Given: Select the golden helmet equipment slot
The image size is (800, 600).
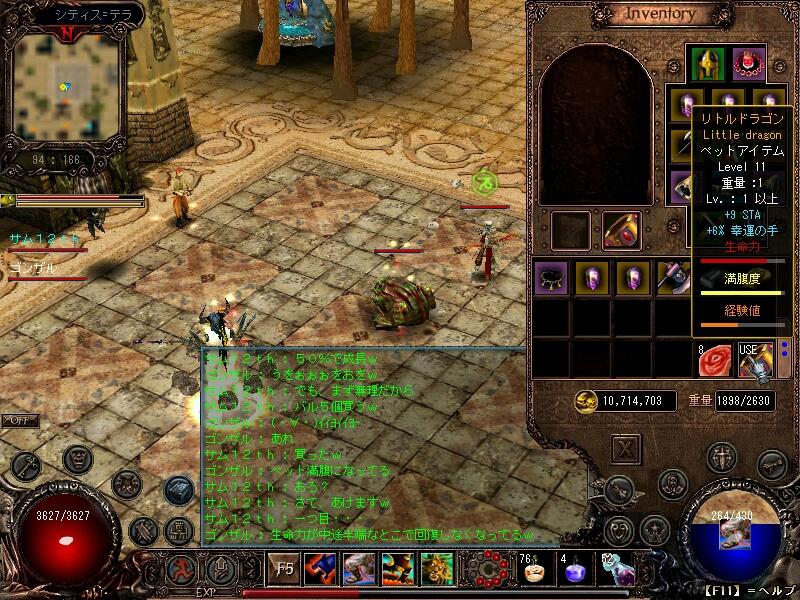Looking at the screenshot, I should [x=708, y=63].
